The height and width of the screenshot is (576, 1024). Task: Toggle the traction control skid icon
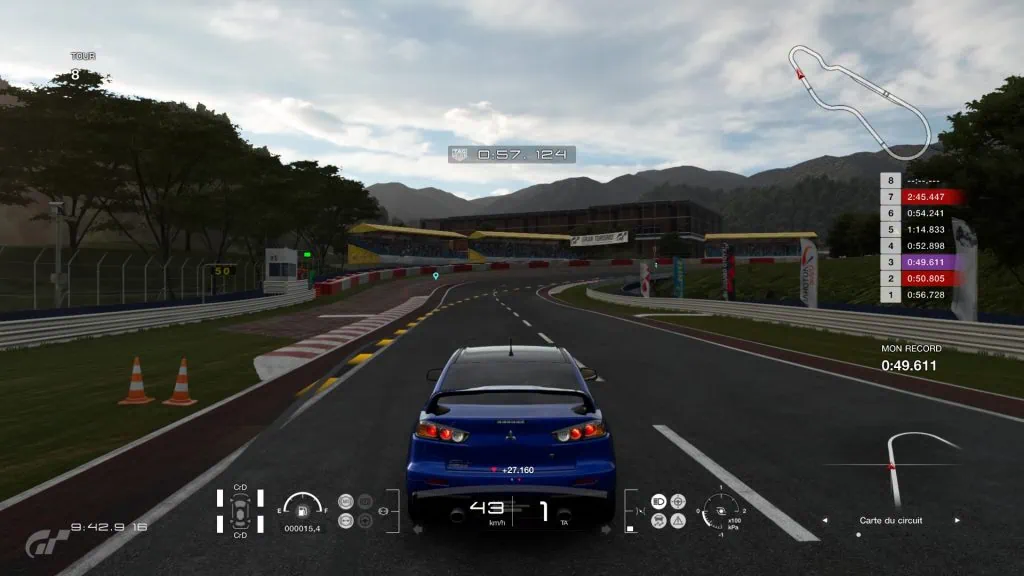658,520
